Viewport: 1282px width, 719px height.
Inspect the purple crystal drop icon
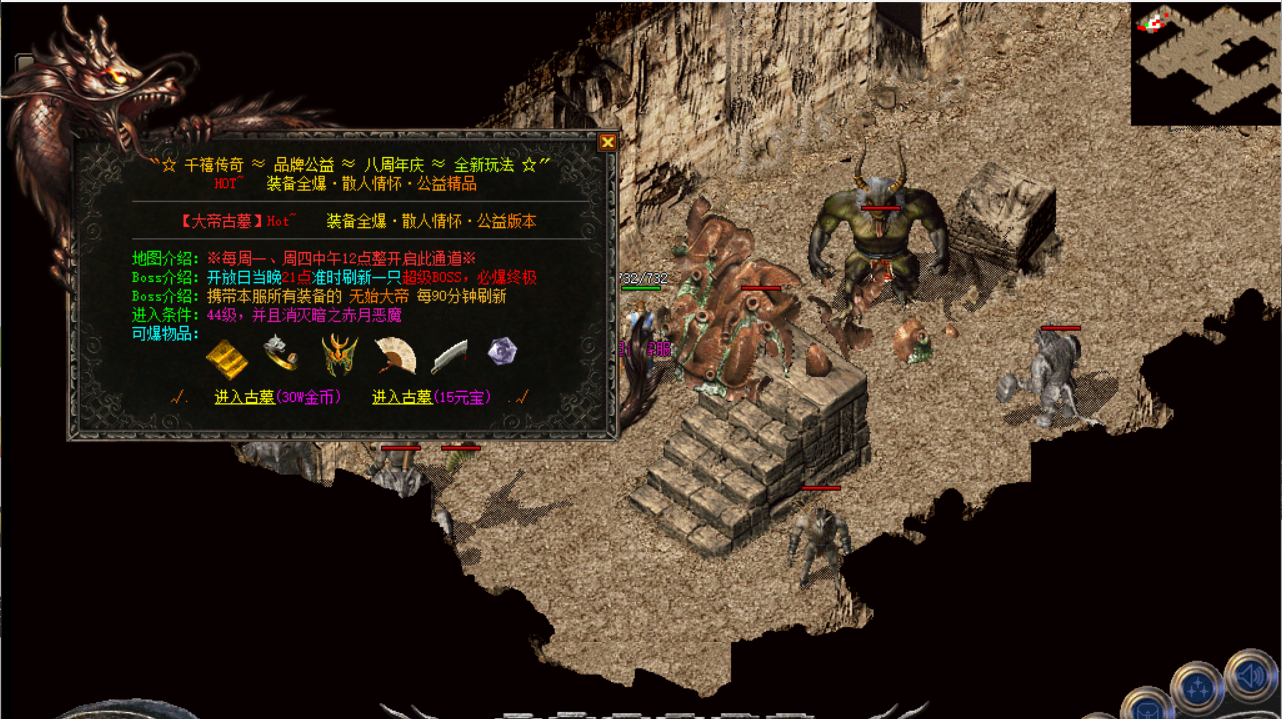[x=502, y=351]
